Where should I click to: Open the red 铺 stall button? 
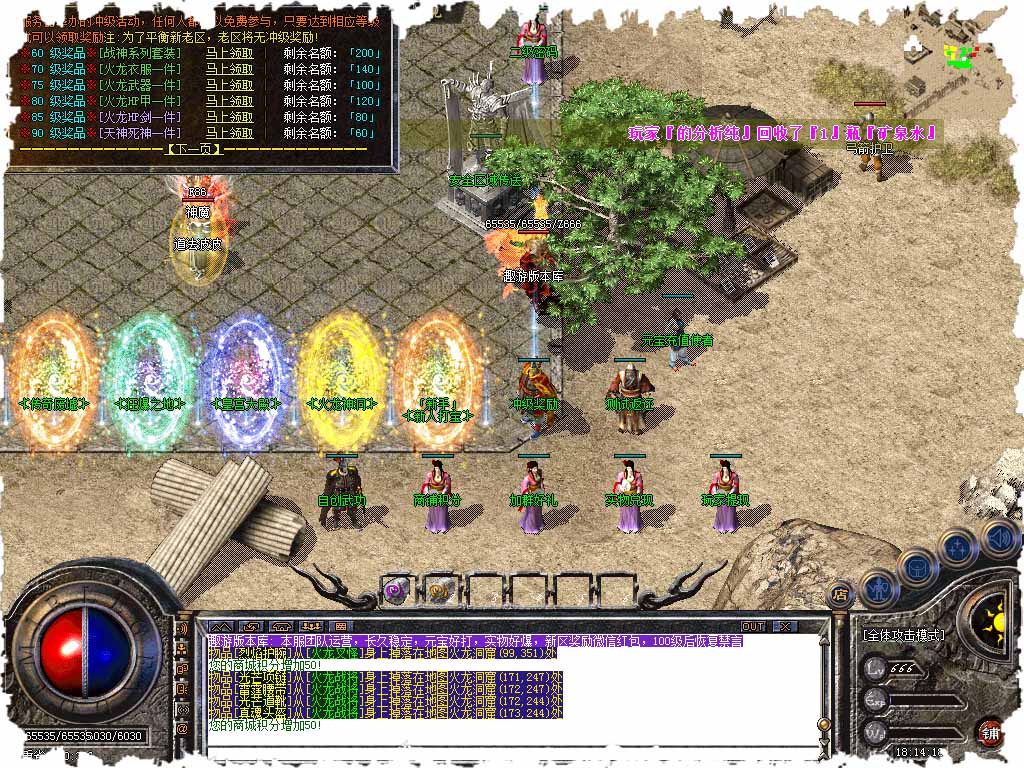(989, 732)
